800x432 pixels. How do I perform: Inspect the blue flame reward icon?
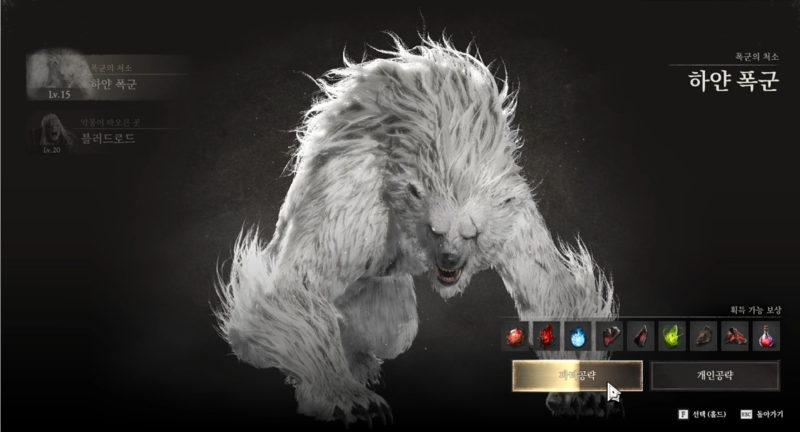577,338
